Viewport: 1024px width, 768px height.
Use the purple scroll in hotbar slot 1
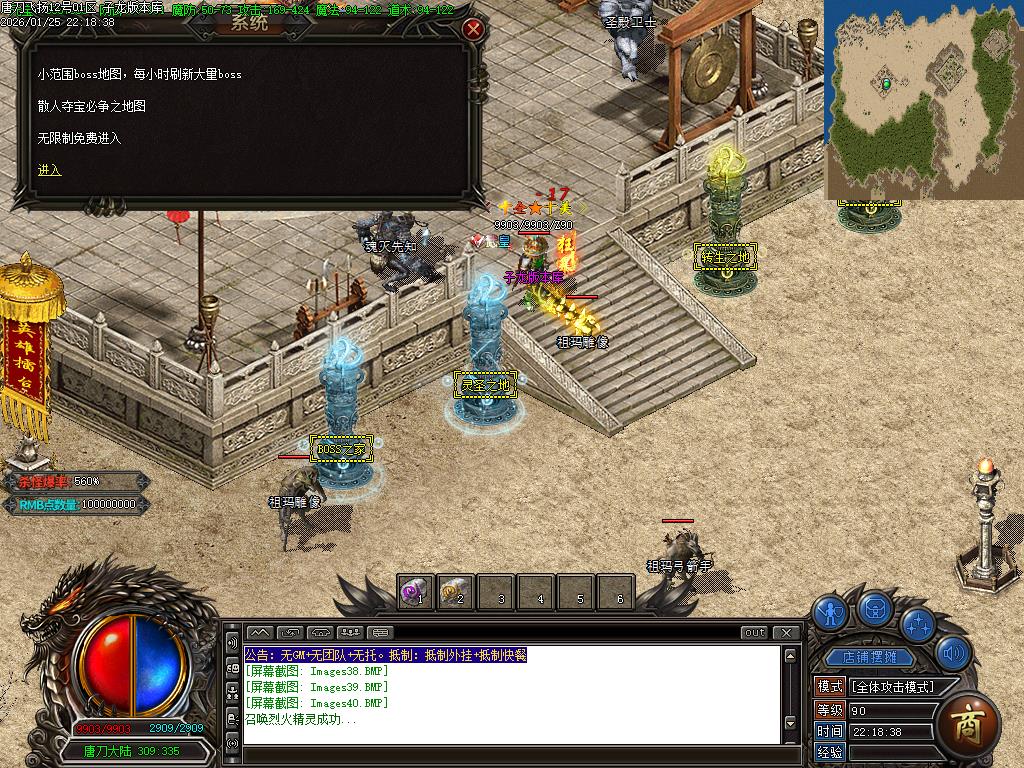click(415, 592)
